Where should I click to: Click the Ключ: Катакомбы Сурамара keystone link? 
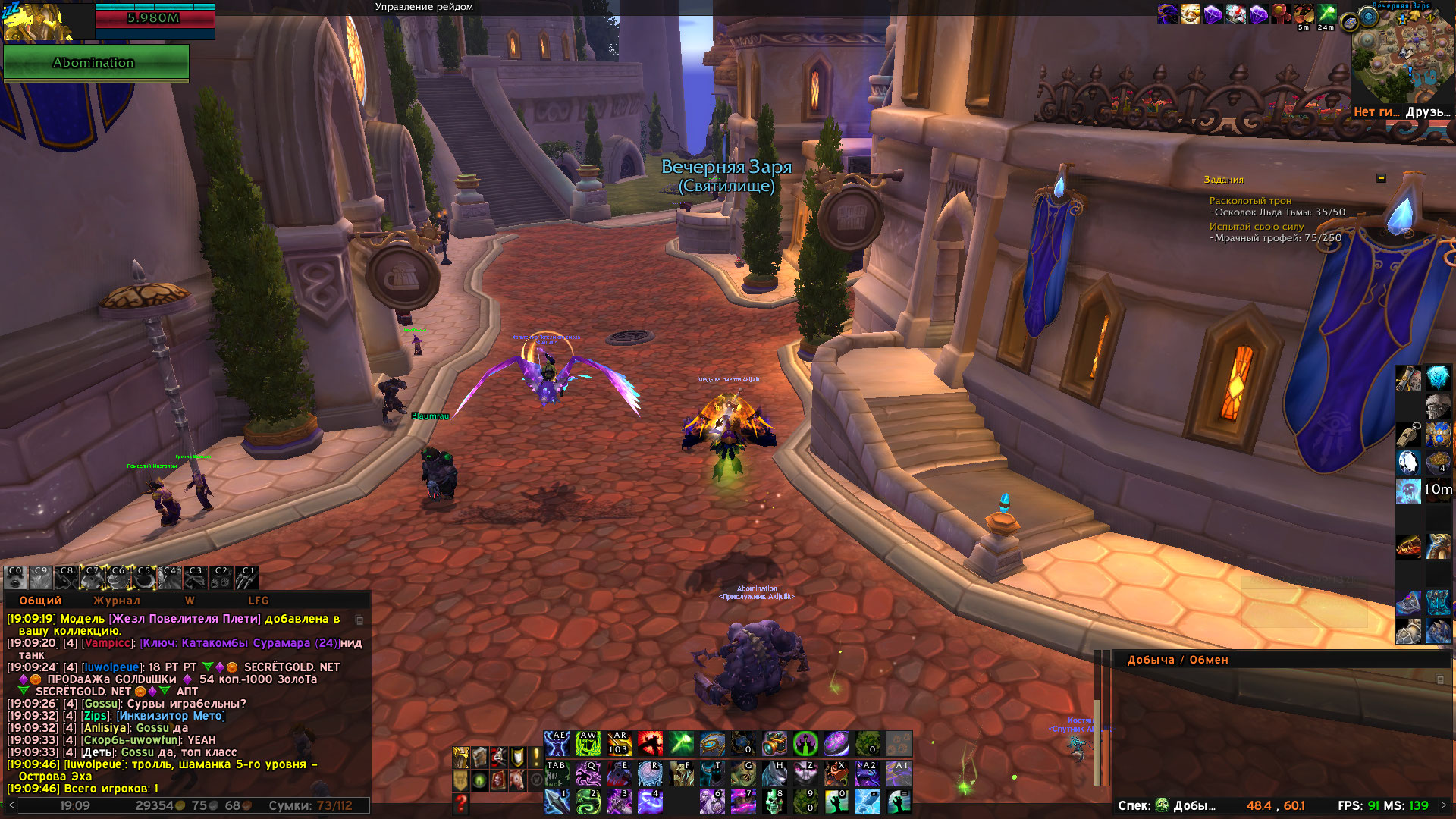[x=240, y=643]
